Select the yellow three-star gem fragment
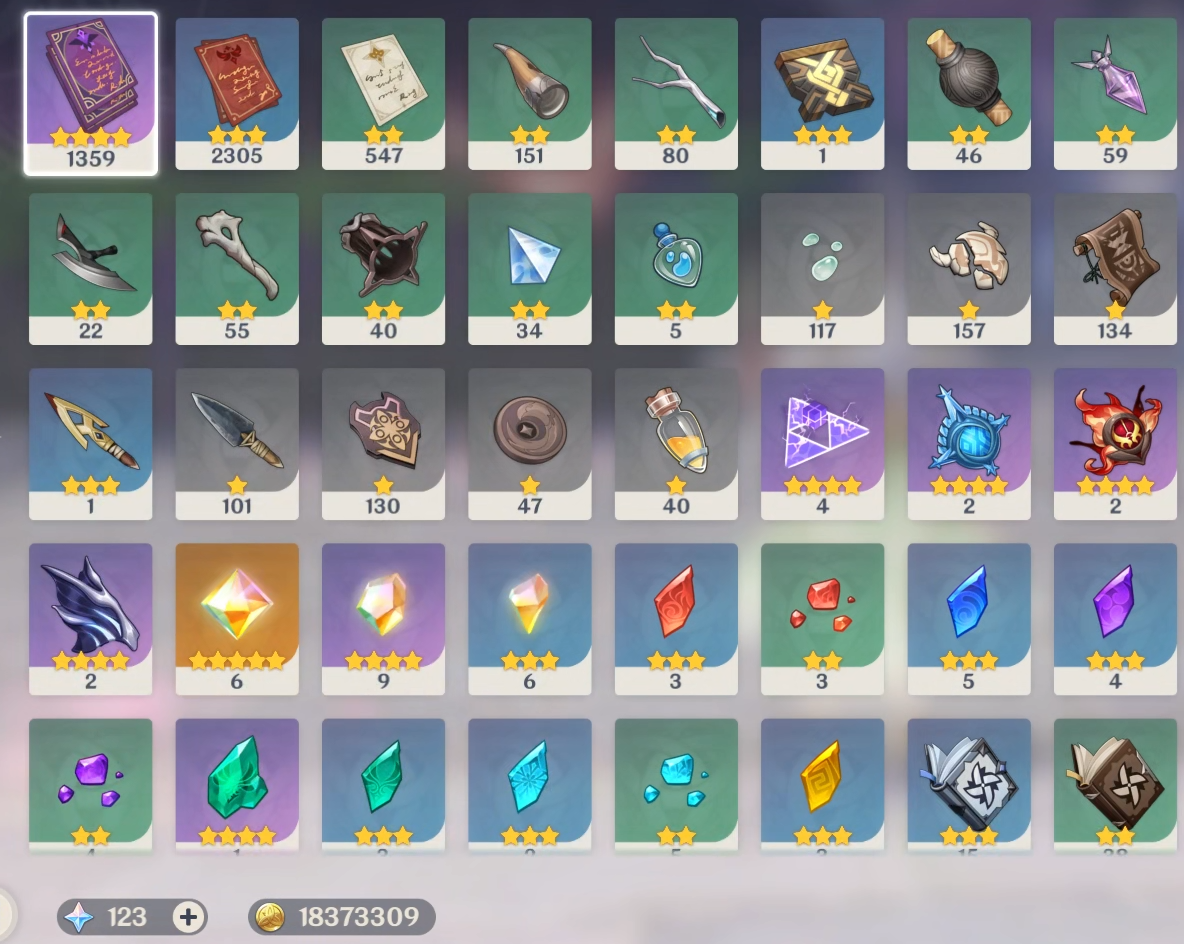 822,785
